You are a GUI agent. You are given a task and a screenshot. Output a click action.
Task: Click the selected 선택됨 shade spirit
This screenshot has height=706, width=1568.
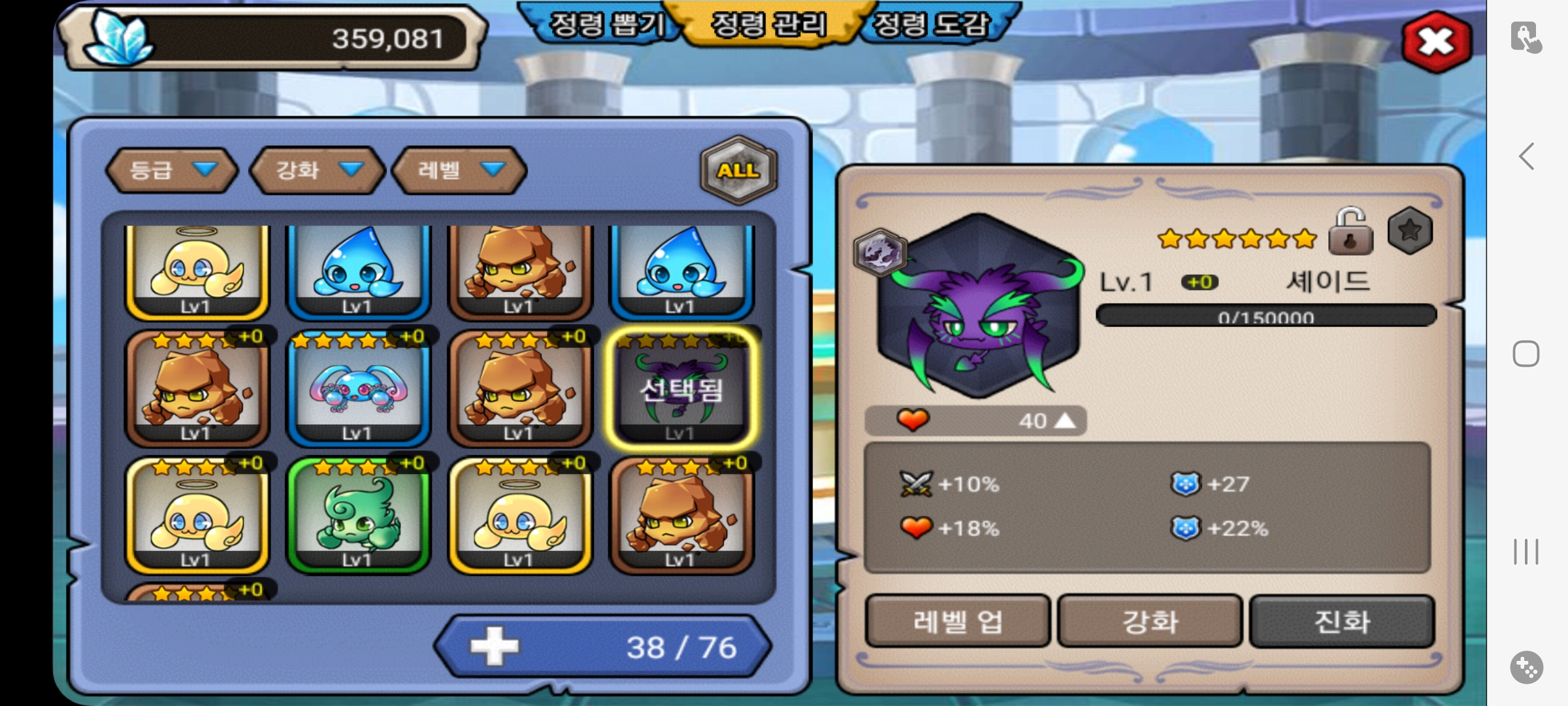tap(681, 390)
